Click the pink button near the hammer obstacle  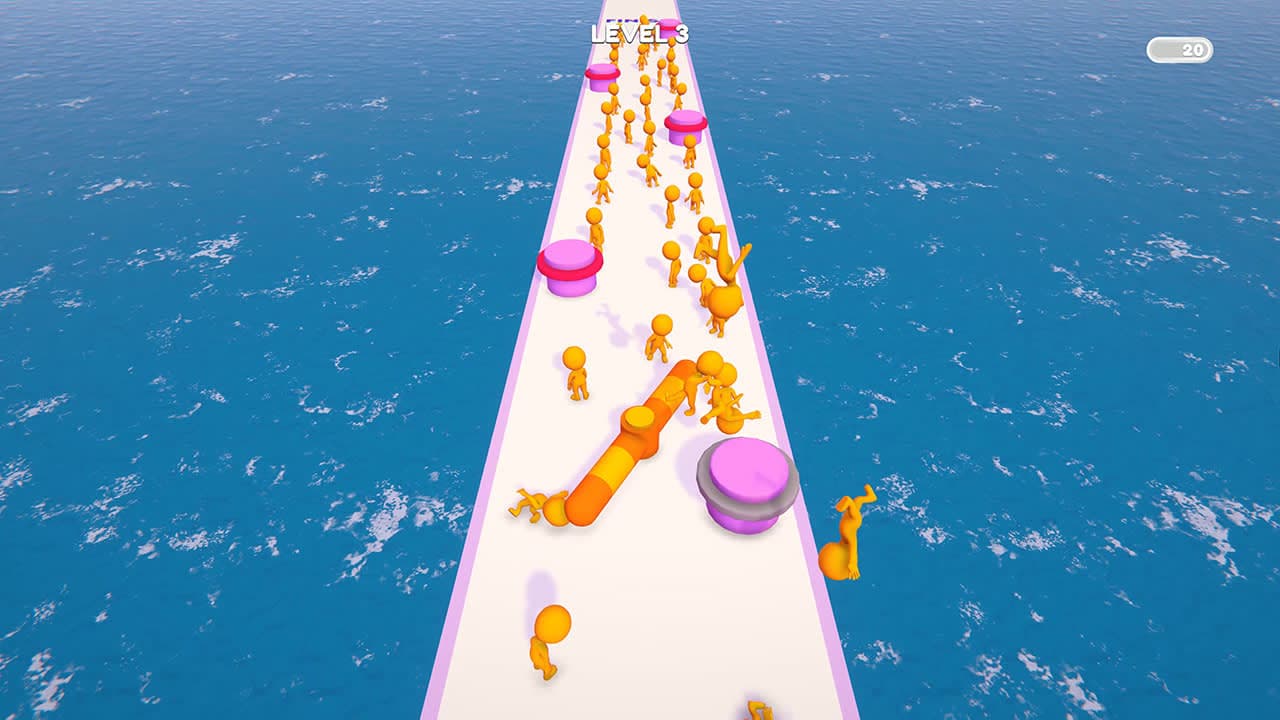click(x=745, y=480)
